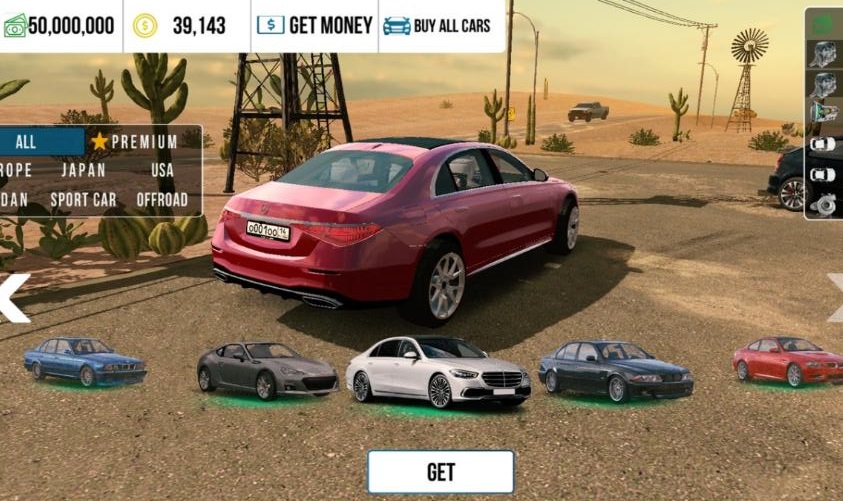Filter by SPORT CAR category
Screen dimensions: 843x501
click(x=83, y=199)
